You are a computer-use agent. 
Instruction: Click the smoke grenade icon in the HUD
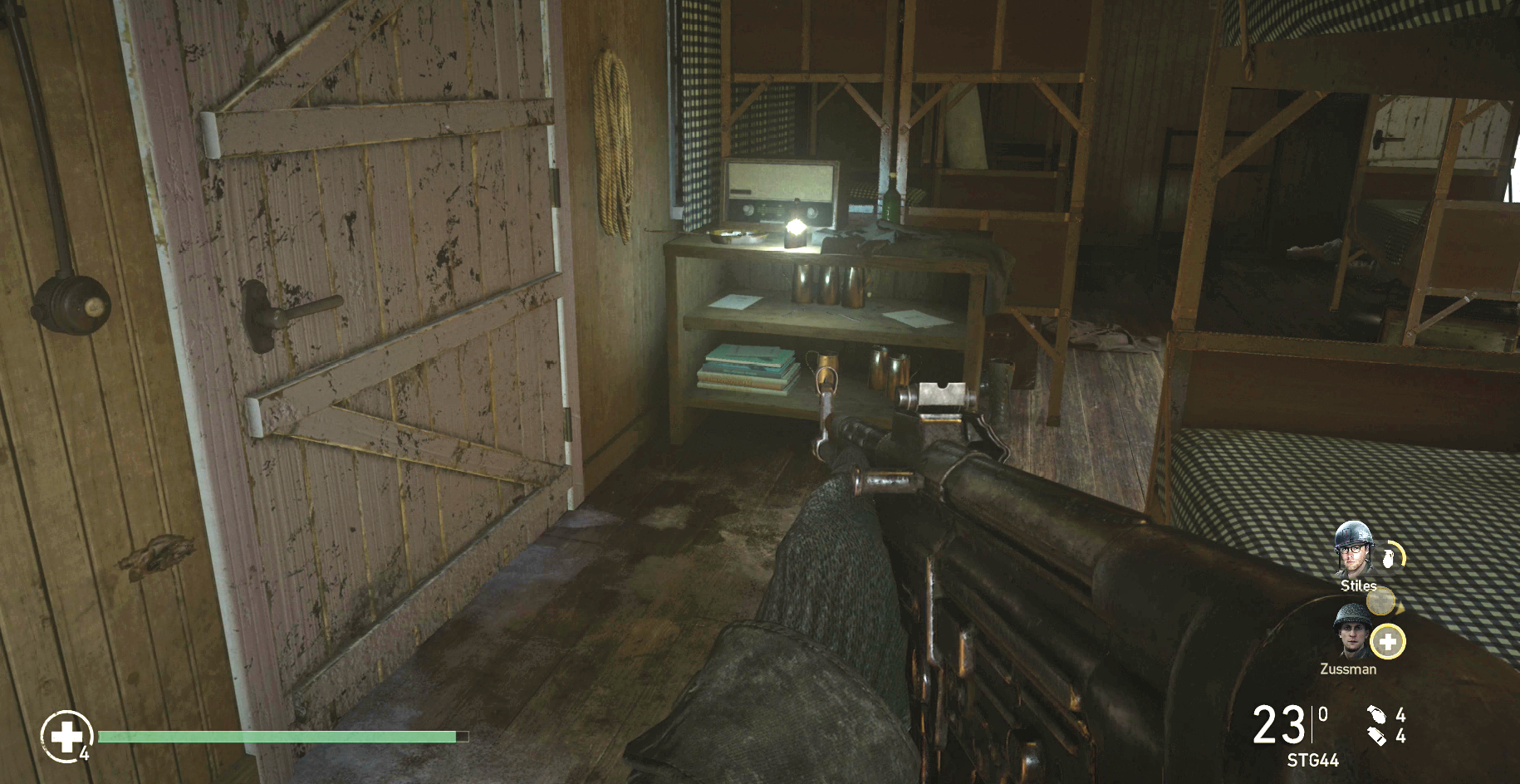[1378, 737]
